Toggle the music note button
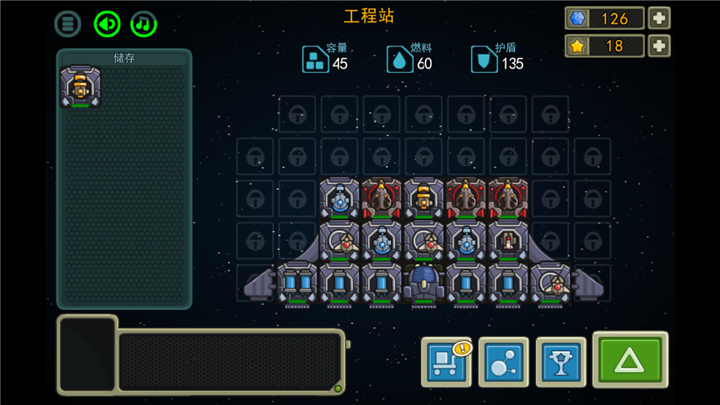 (145, 23)
